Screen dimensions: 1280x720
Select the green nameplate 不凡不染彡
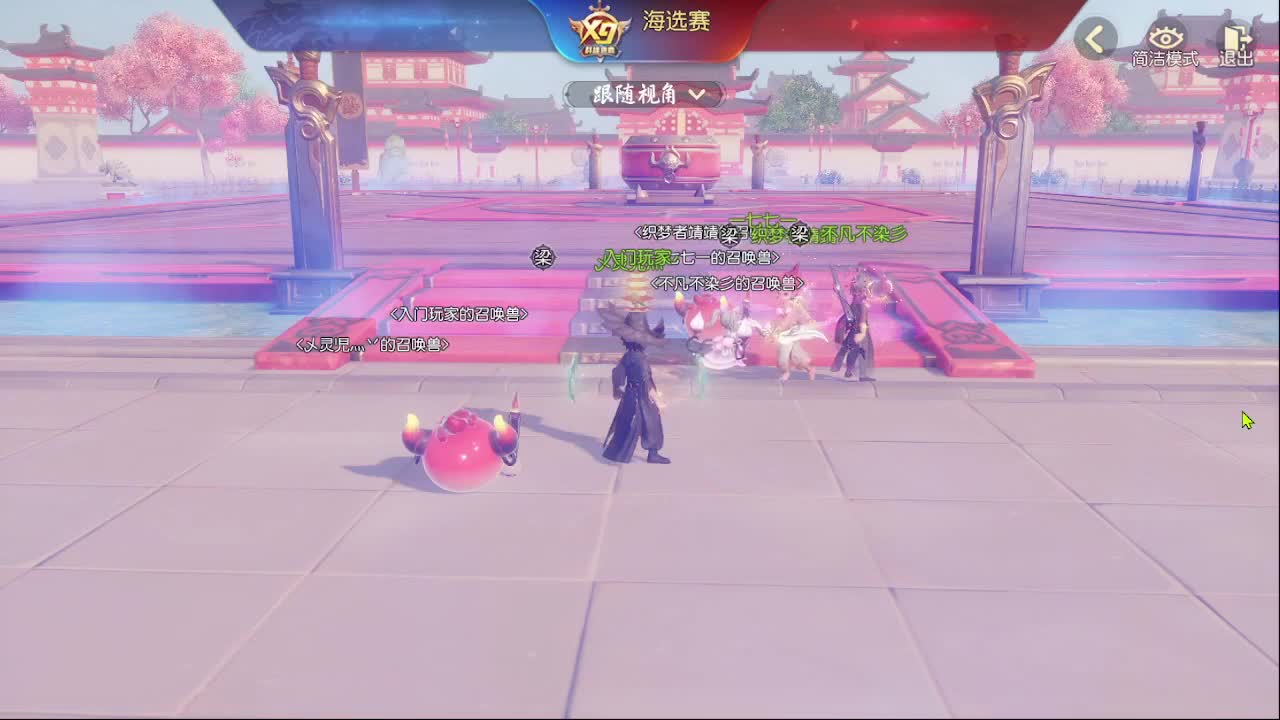(x=866, y=234)
